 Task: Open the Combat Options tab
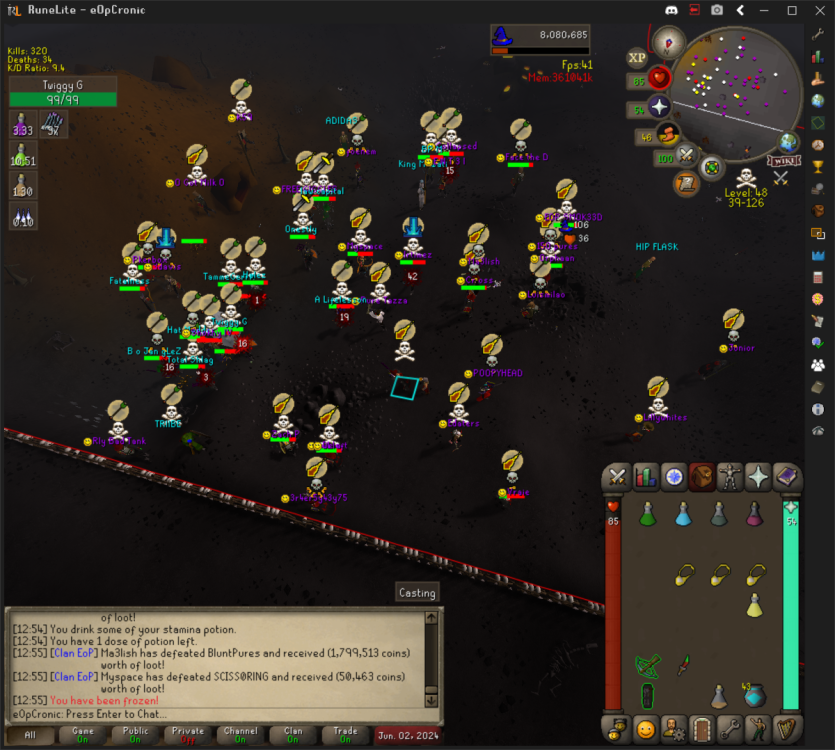click(x=618, y=478)
